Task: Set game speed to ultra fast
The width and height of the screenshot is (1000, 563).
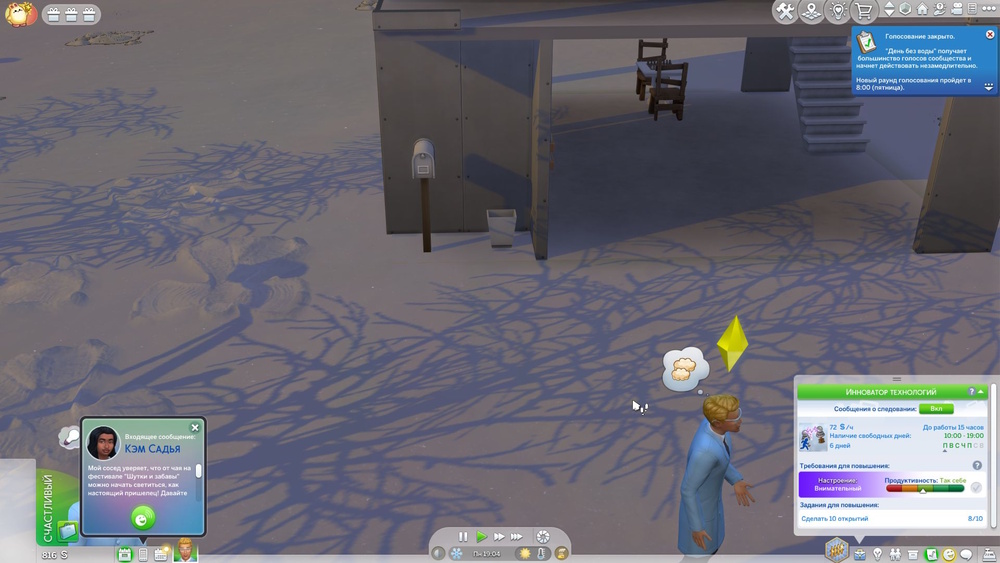Action: (517, 537)
